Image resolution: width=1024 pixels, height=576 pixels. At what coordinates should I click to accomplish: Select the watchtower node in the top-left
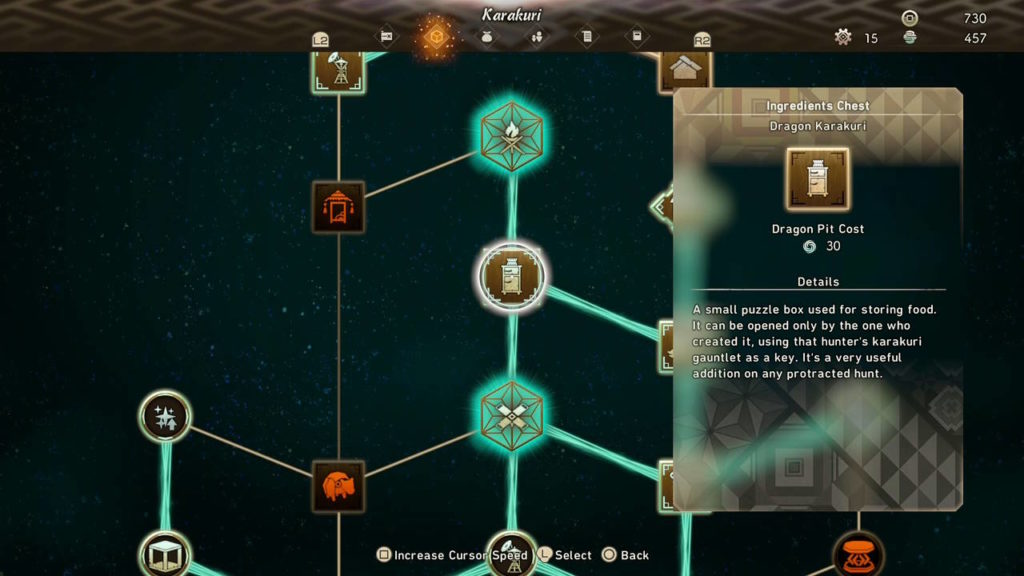[337, 70]
